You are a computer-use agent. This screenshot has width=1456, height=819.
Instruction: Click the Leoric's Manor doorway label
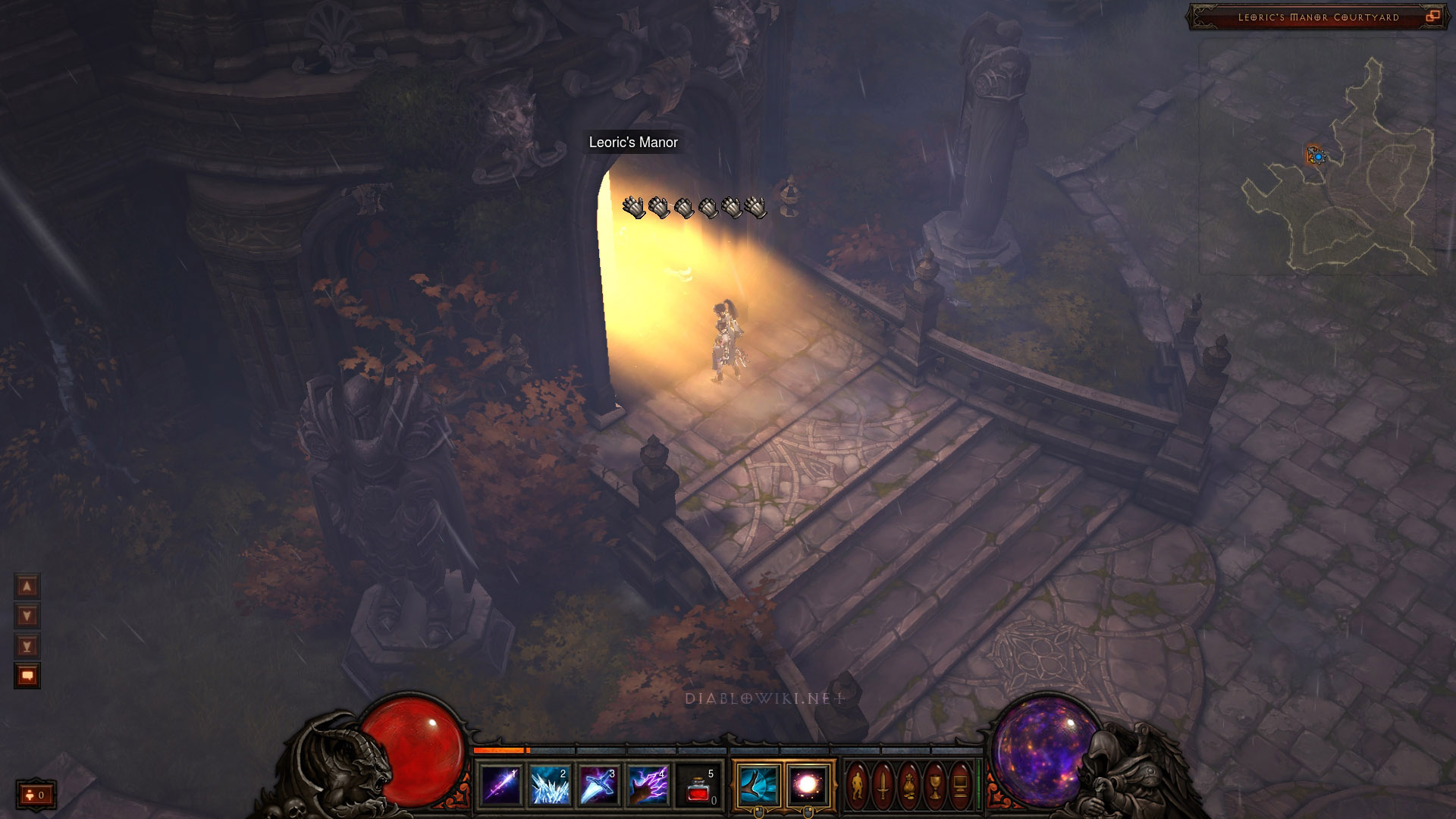point(633,143)
